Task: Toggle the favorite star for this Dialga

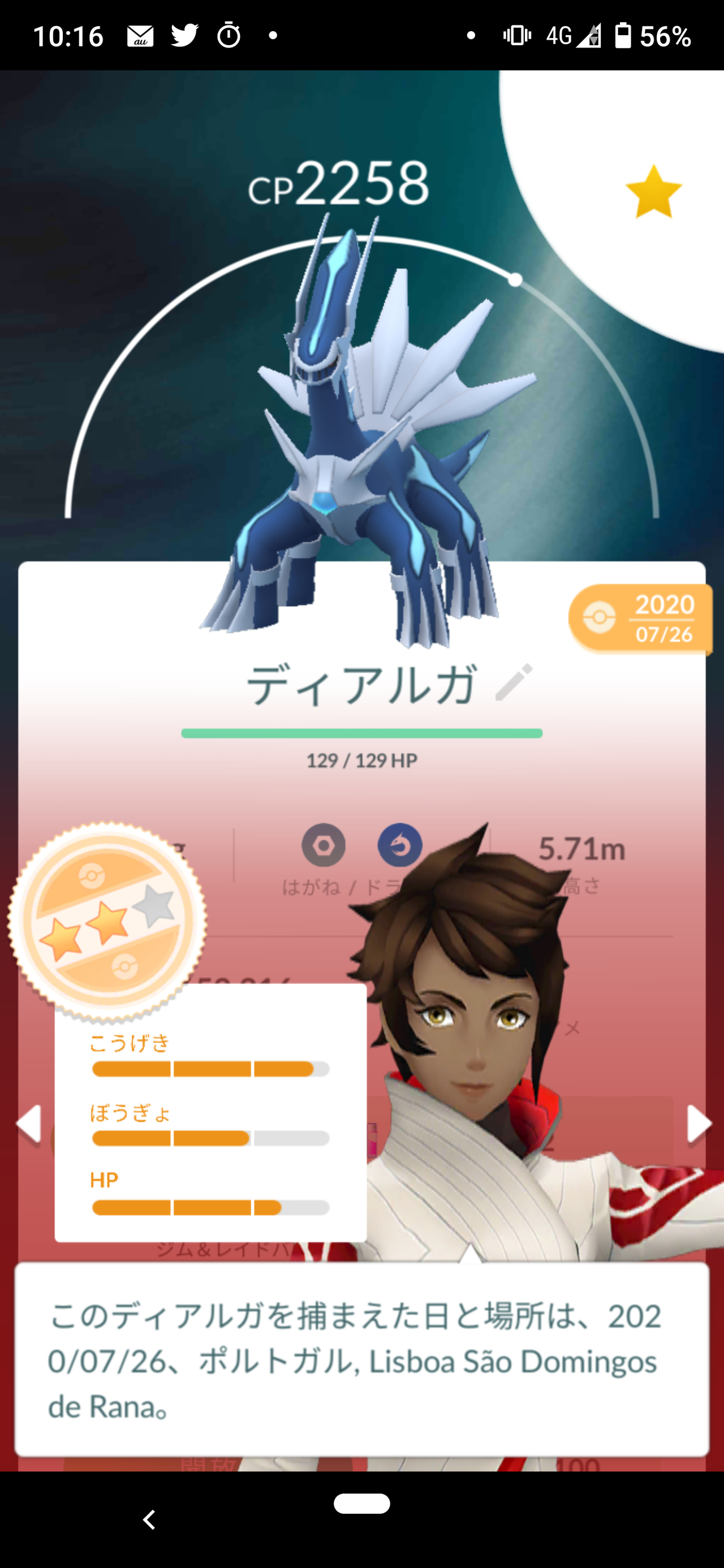Action: coord(653,189)
